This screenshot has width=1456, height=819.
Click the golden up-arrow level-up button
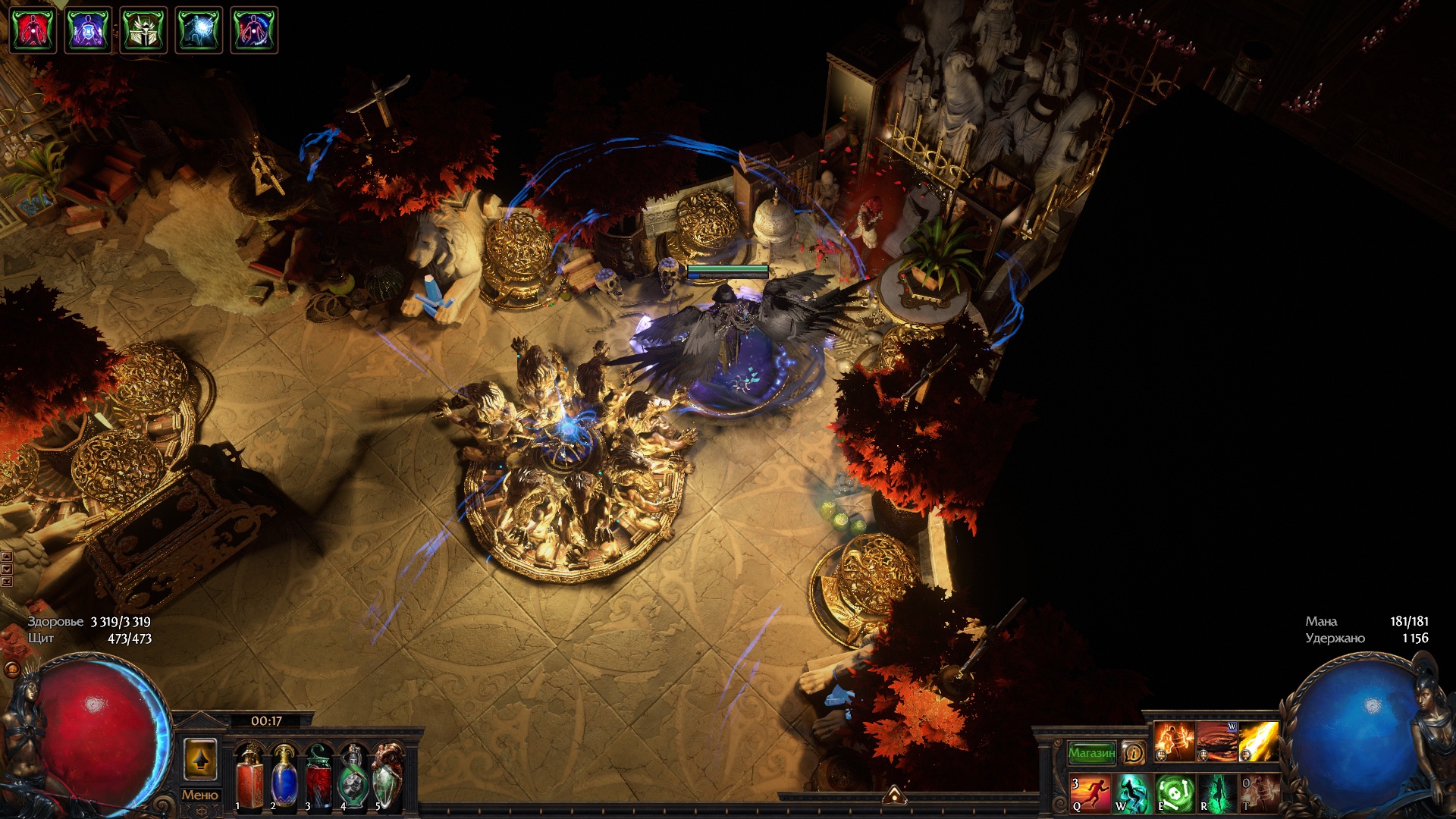pyautogui.click(x=200, y=759)
